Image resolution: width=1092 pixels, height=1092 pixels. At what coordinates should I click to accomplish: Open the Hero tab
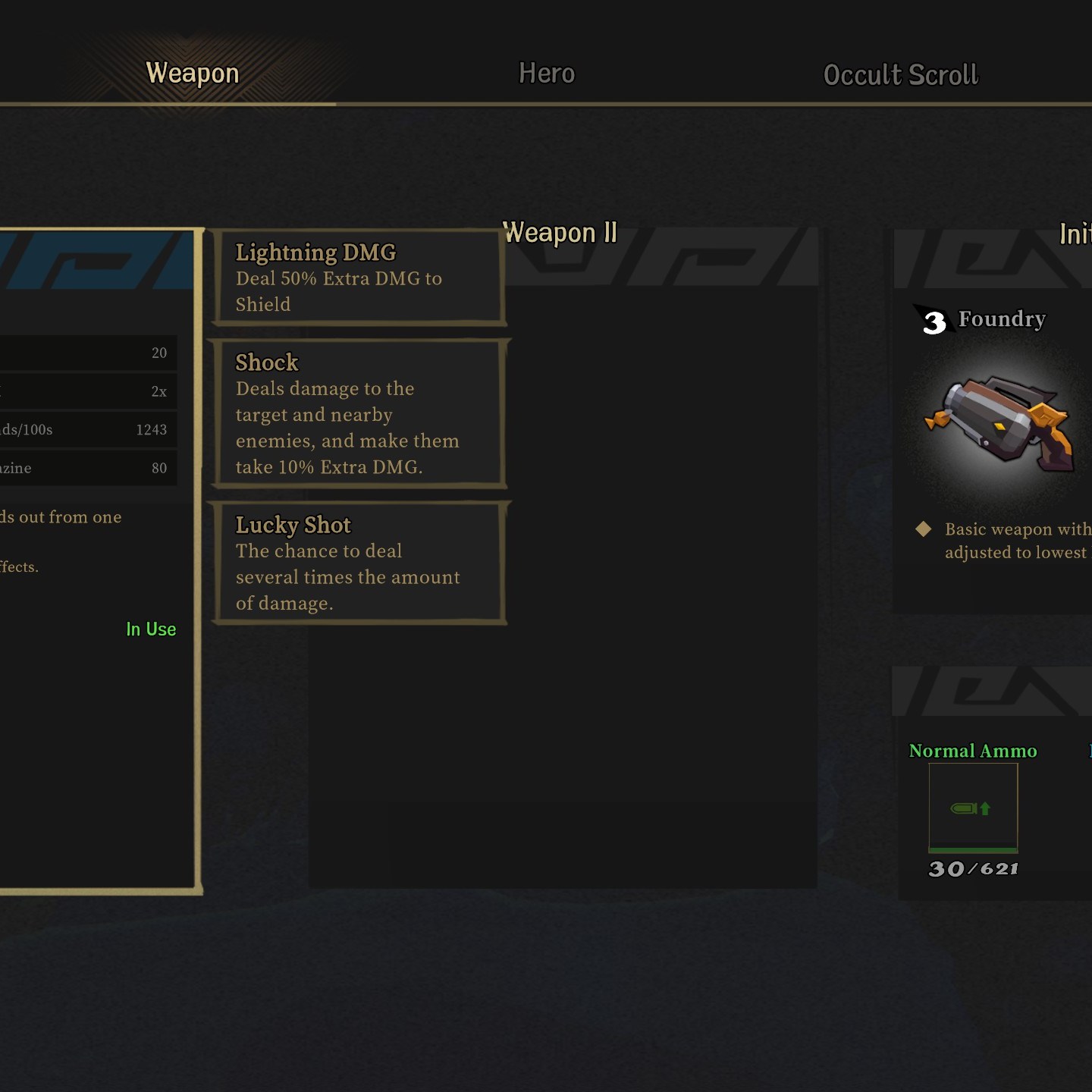click(x=546, y=74)
